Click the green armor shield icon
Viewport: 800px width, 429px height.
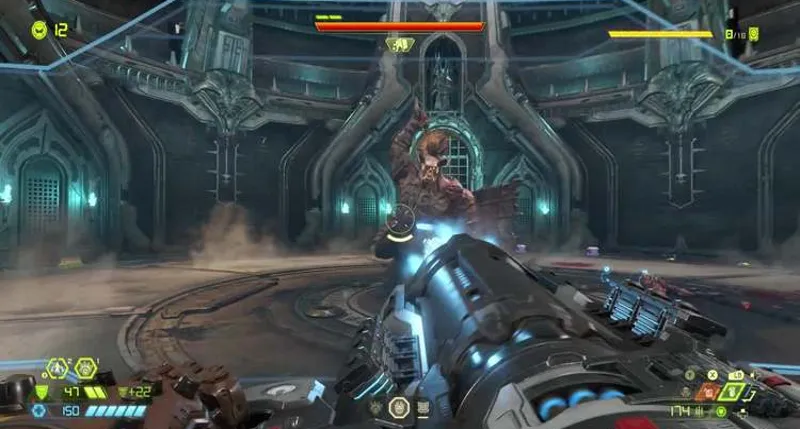[42, 391]
